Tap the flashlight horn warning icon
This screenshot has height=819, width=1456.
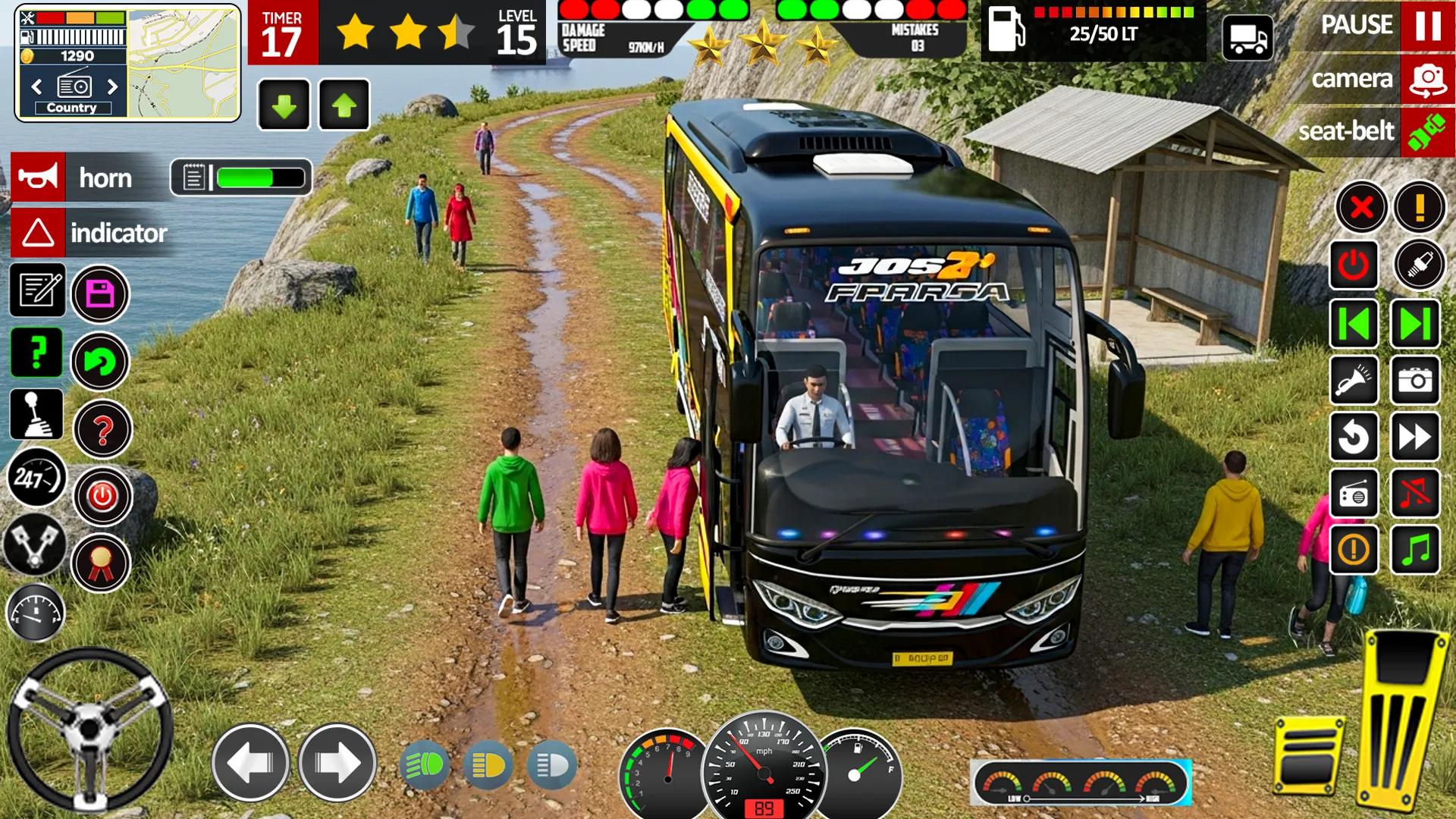[x=1354, y=381]
